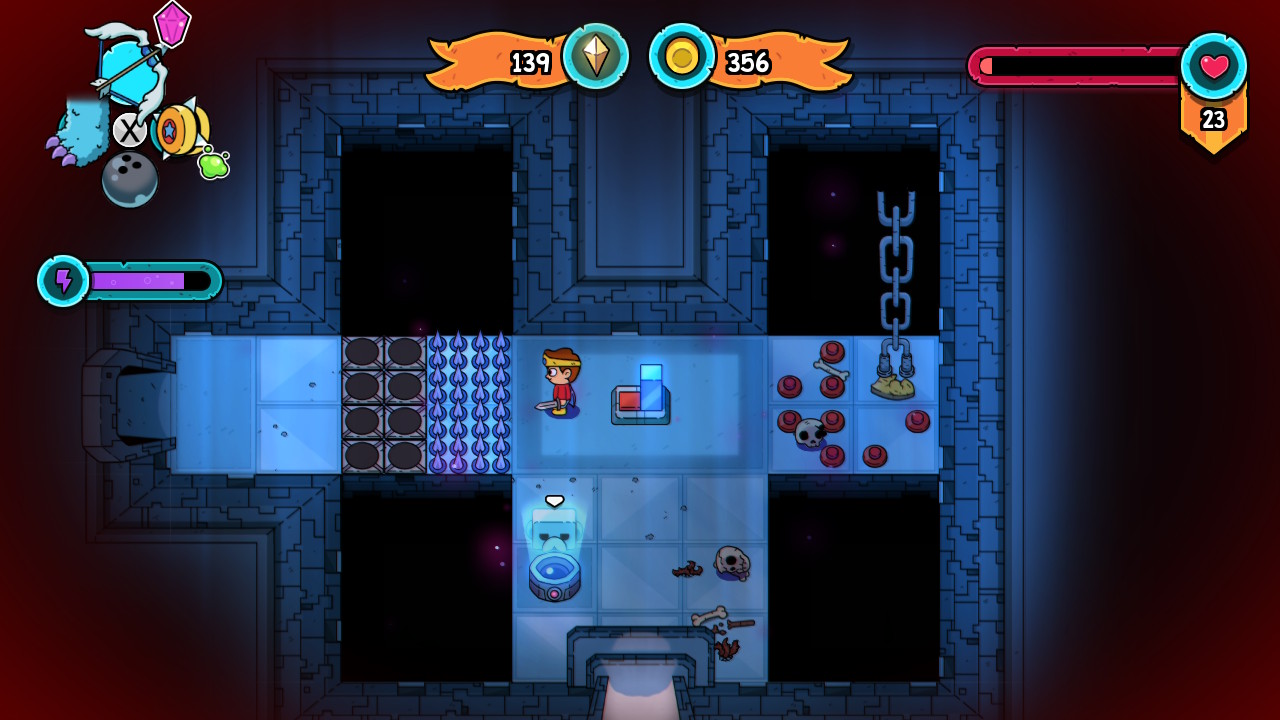Viewport: 1280px width, 720px height.
Task: Click the purple lightning energy icon
Action: tap(64, 281)
